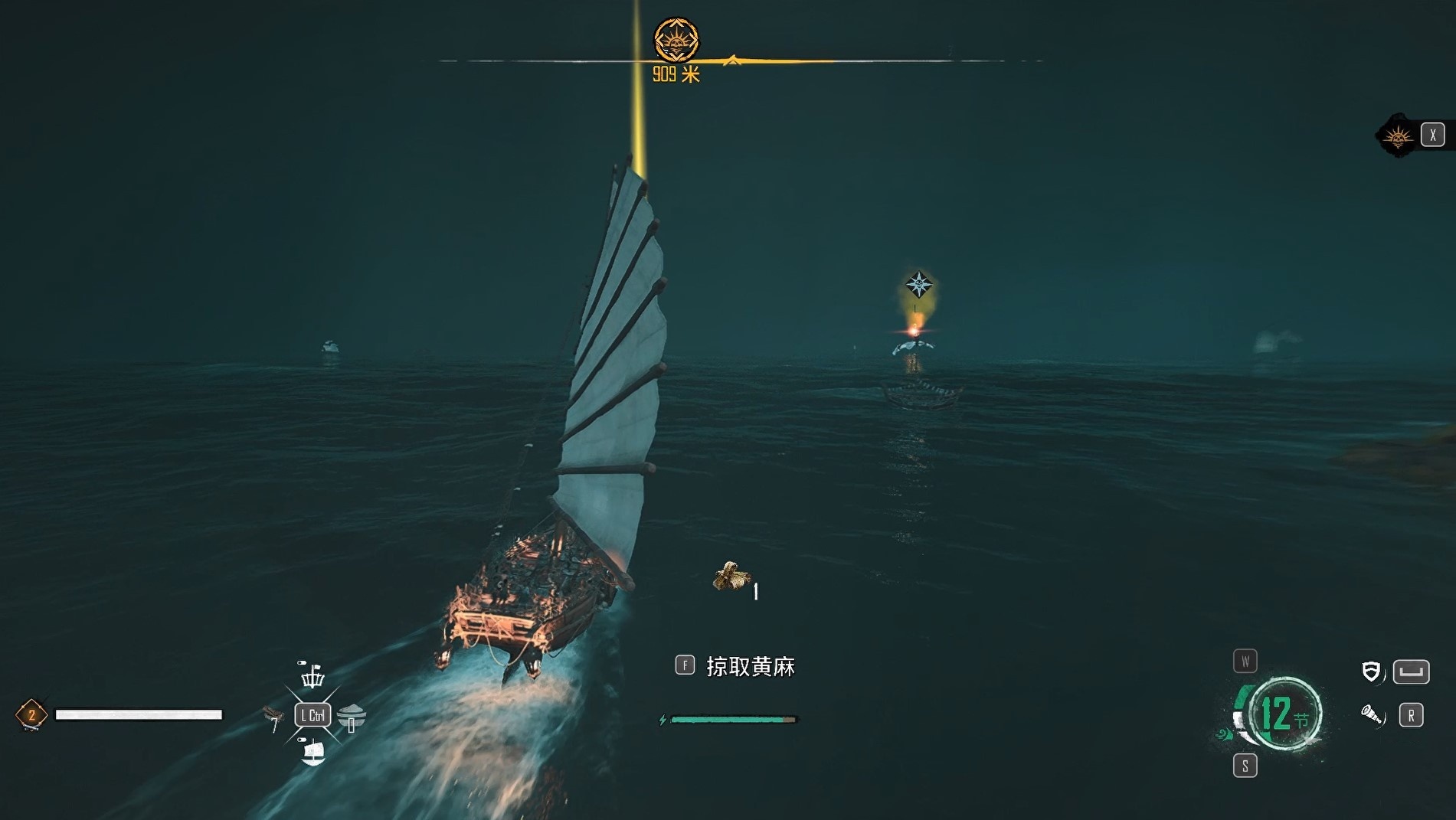This screenshot has height=820, width=1456.
Task: Select the food bowl quick slot
Action: click(x=352, y=717)
